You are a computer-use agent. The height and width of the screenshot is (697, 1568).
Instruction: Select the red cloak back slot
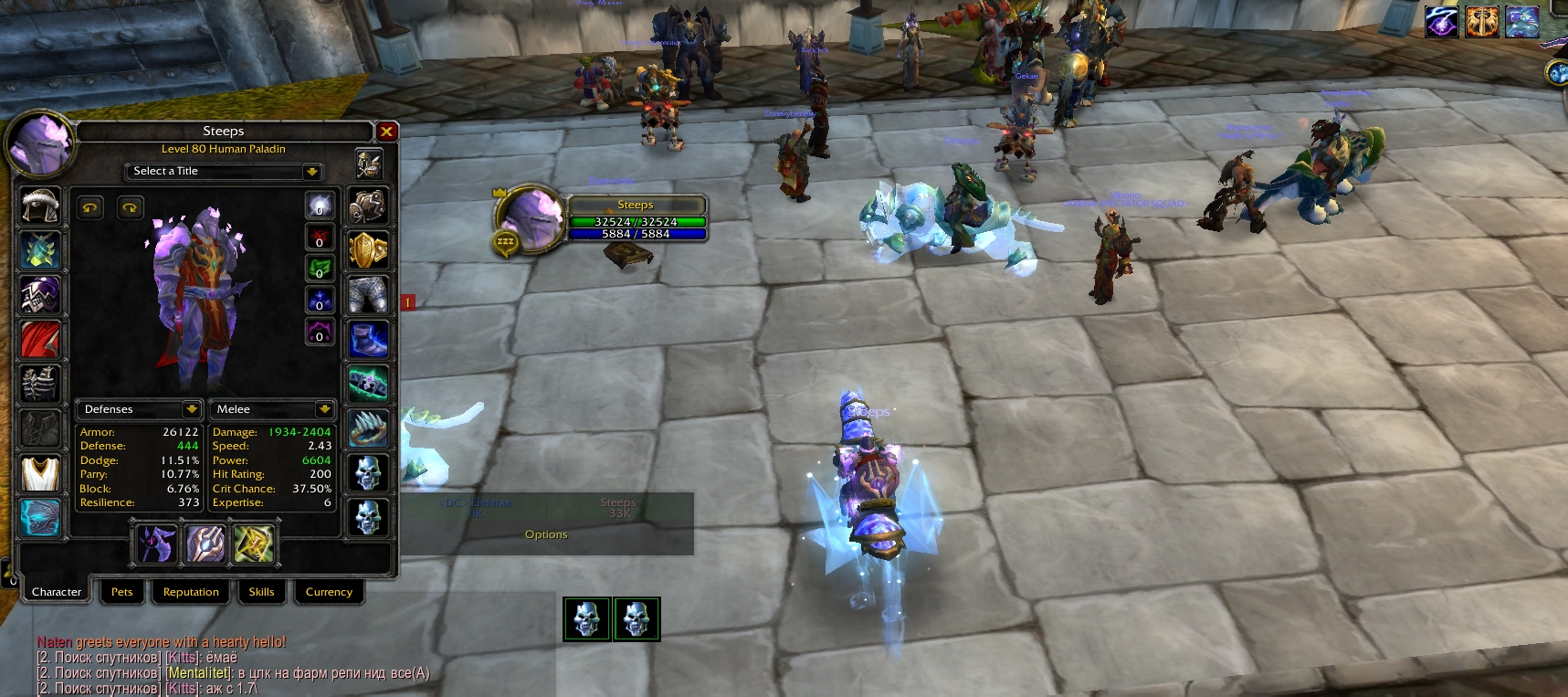40,339
